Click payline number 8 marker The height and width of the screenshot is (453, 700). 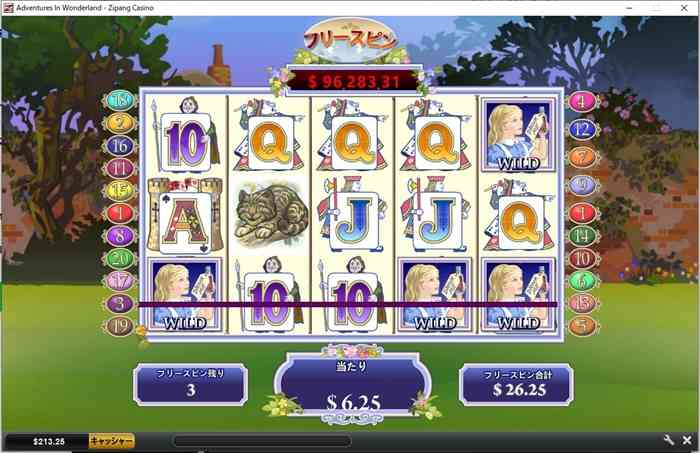click(x=120, y=236)
